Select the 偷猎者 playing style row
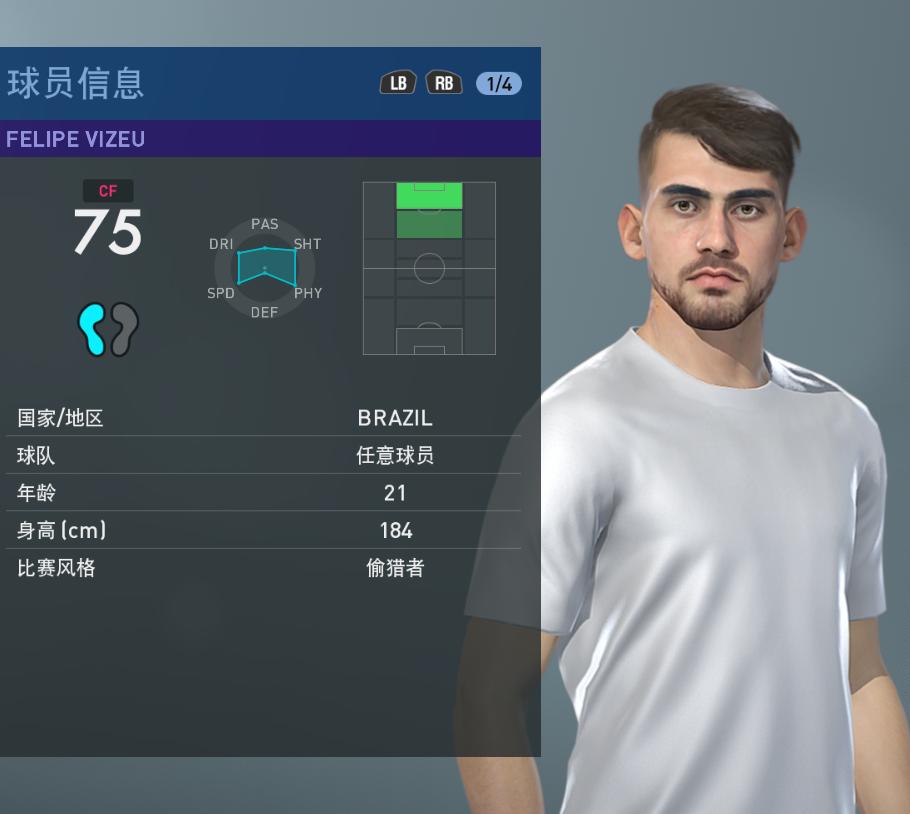Image resolution: width=910 pixels, height=814 pixels. pyautogui.click(x=263, y=568)
